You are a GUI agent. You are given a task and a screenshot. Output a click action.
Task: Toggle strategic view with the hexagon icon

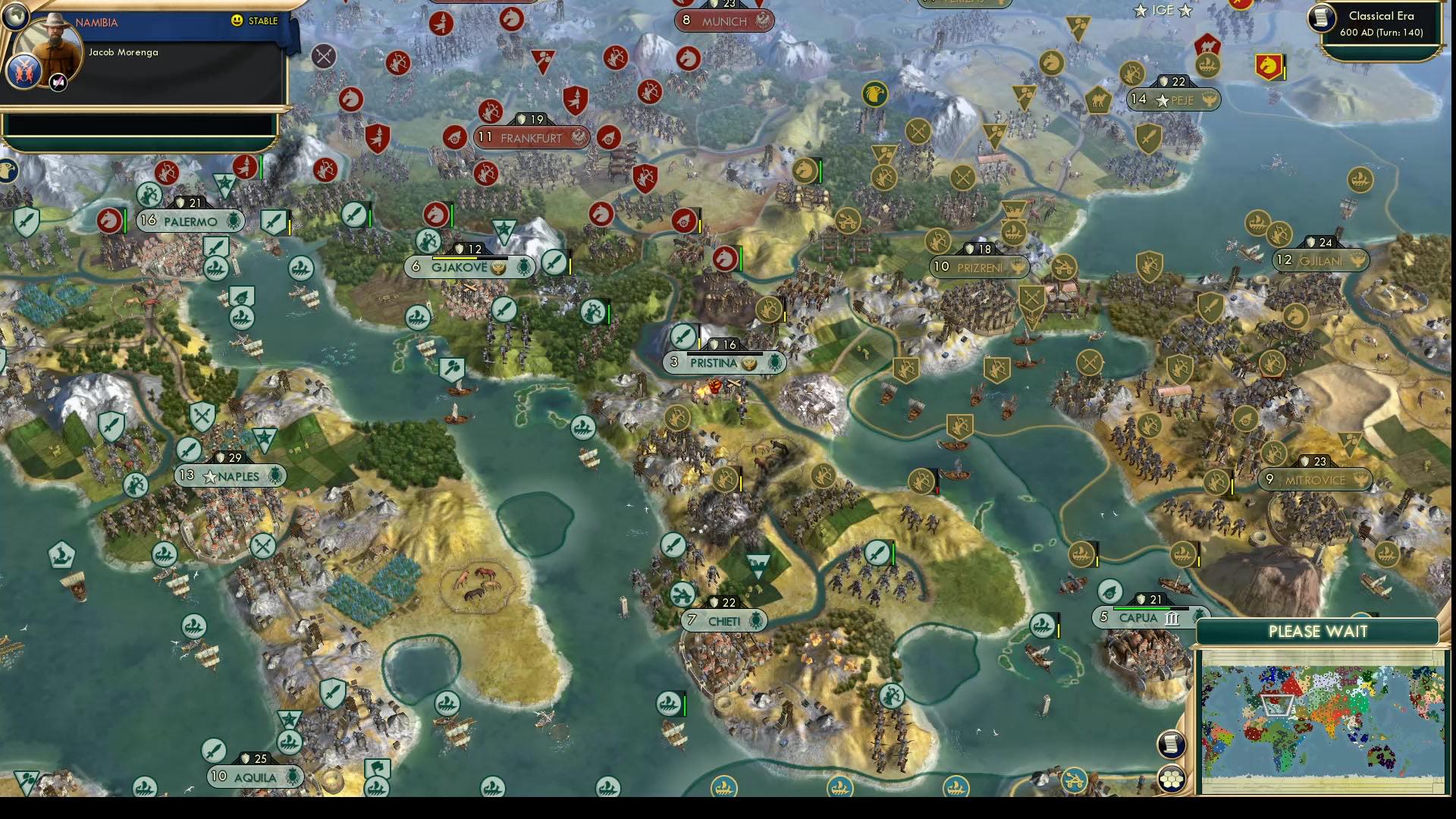pos(1173,776)
